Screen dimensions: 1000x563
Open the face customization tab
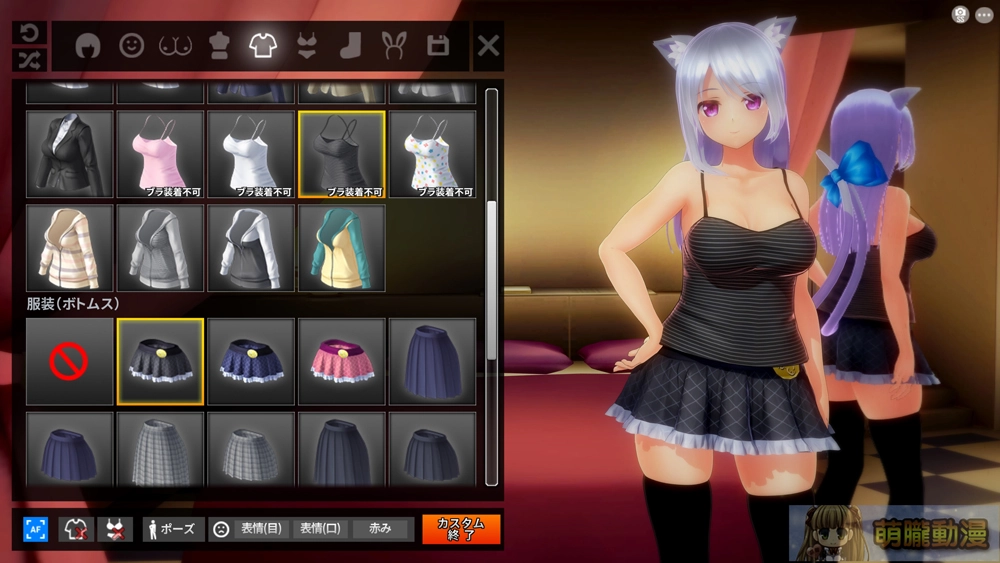pos(131,45)
